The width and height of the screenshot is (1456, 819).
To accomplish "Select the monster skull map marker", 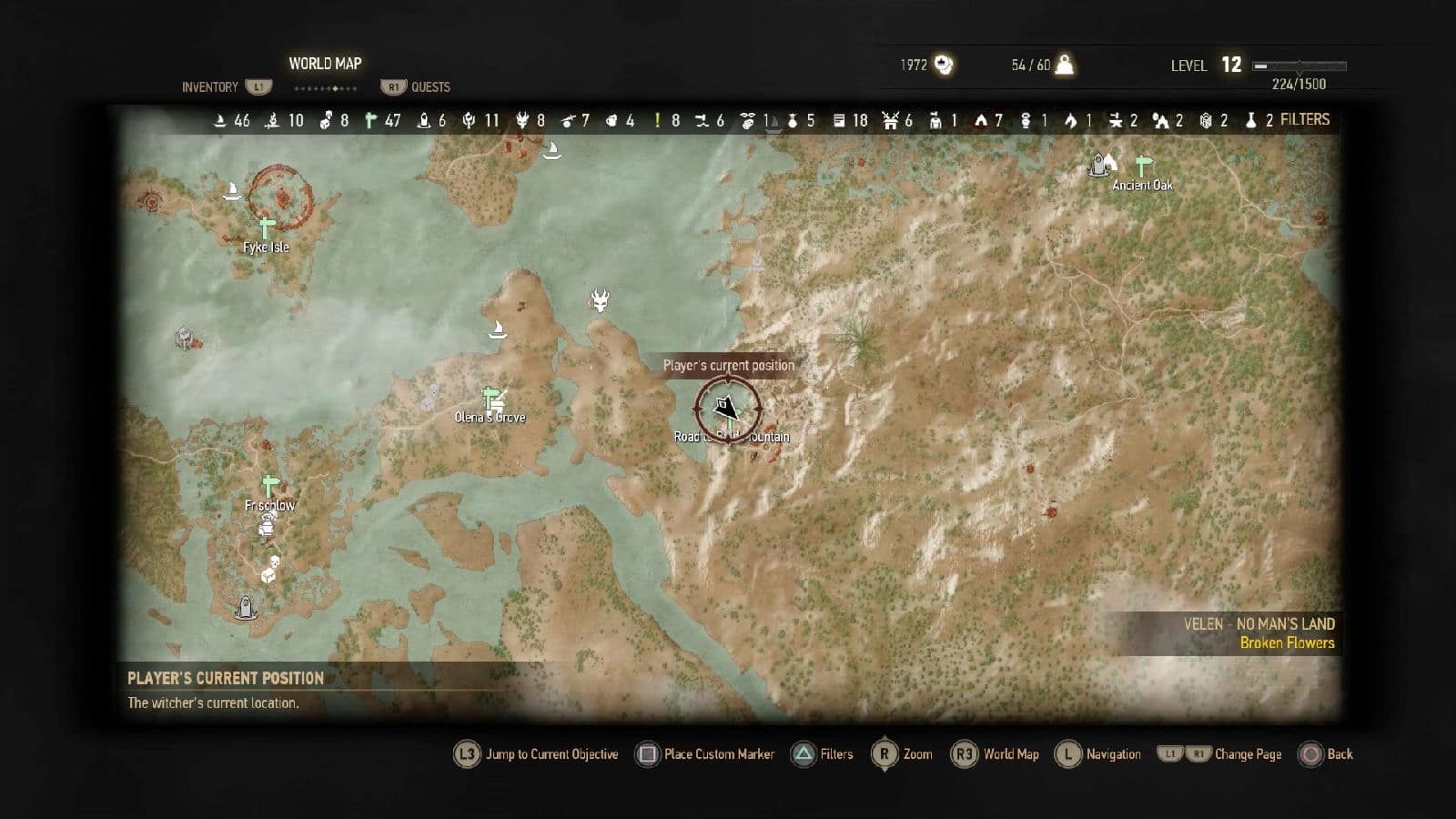I will click(x=600, y=299).
